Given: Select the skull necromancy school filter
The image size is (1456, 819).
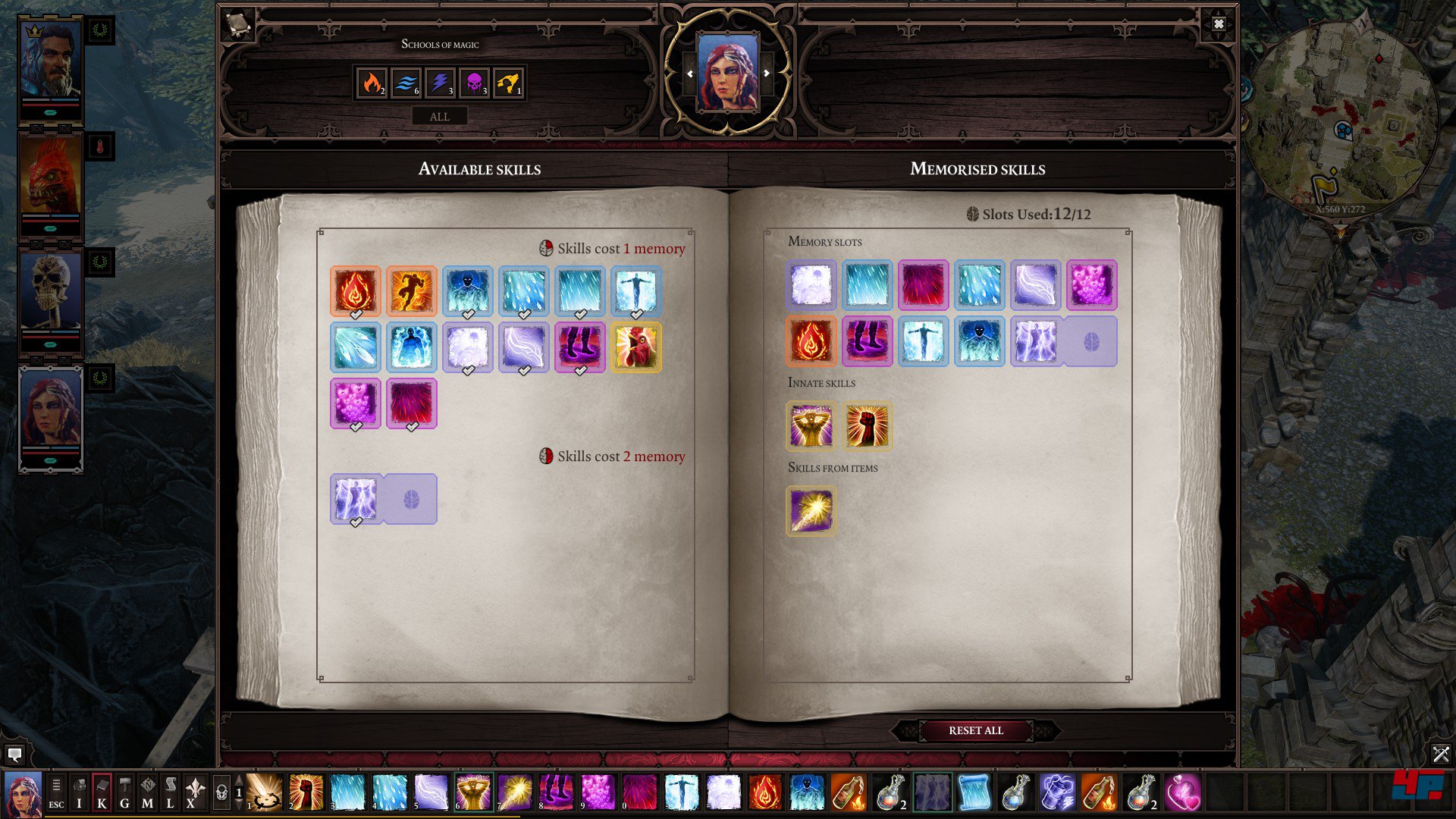Looking at the screenshot, I should tap(473, 83).
